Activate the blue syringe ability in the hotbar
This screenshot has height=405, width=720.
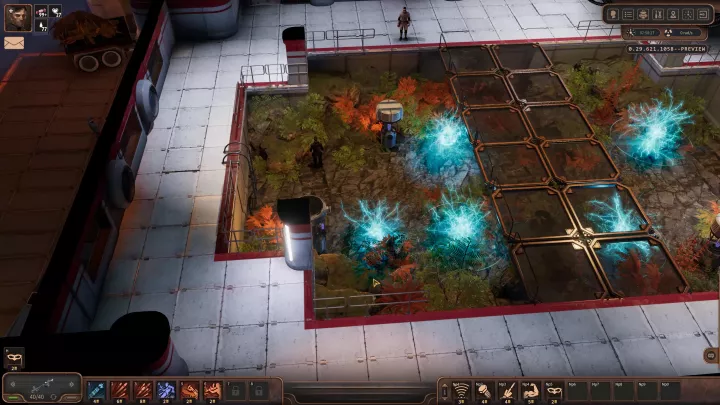[97, 388]
